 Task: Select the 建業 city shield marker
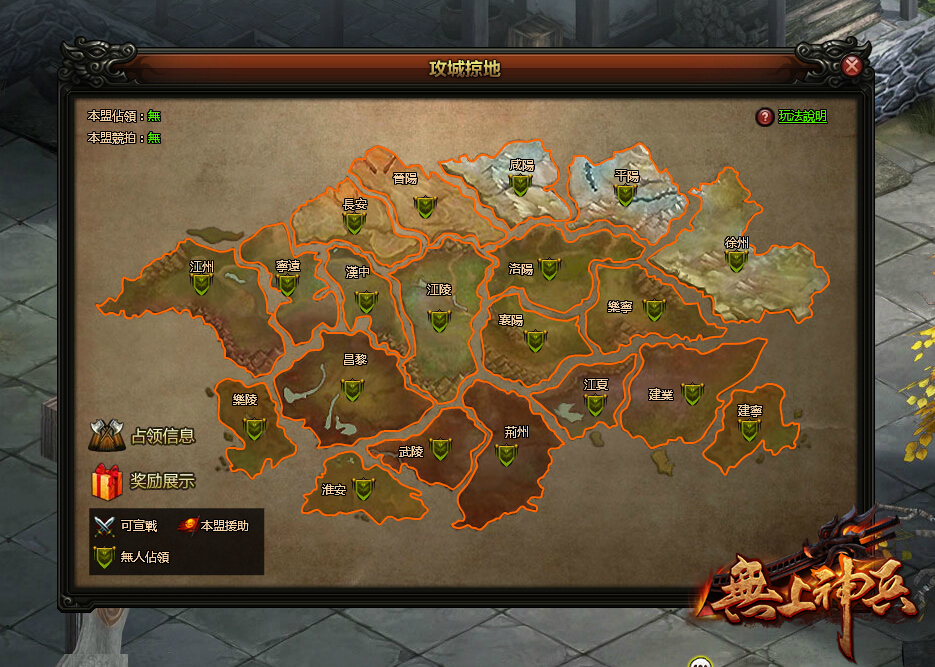pyautogui.click(x=691, y=395)
